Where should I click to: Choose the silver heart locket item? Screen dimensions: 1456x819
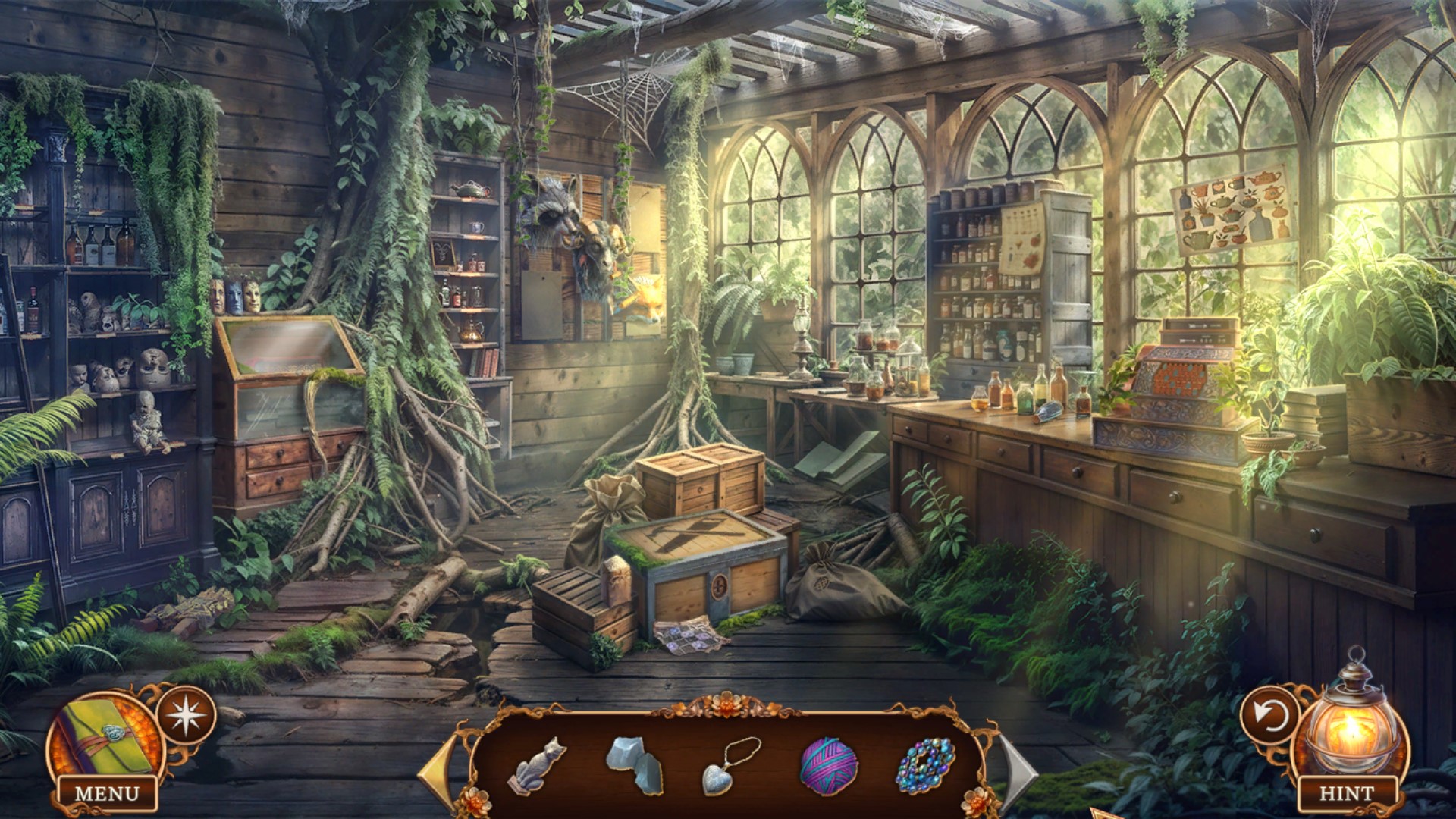click(x=730, y=766)
